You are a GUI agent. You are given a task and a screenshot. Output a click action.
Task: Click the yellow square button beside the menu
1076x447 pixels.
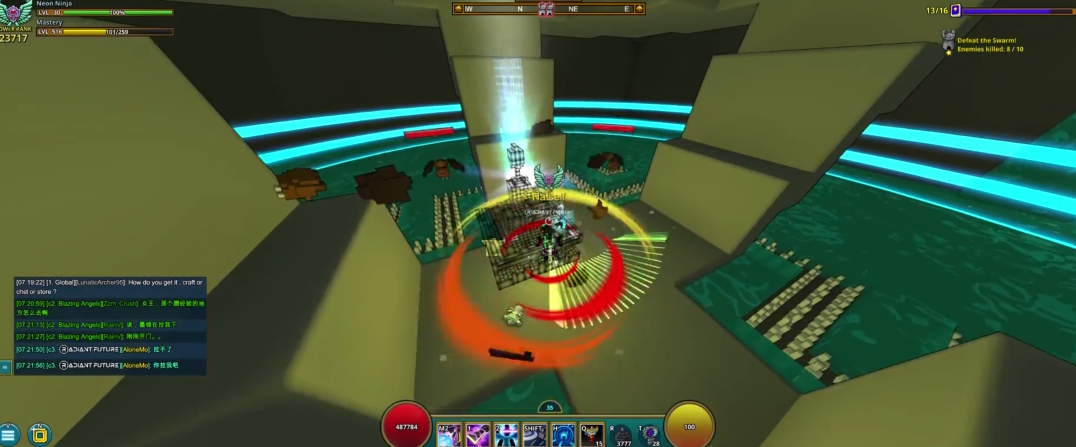coord(39,434)
